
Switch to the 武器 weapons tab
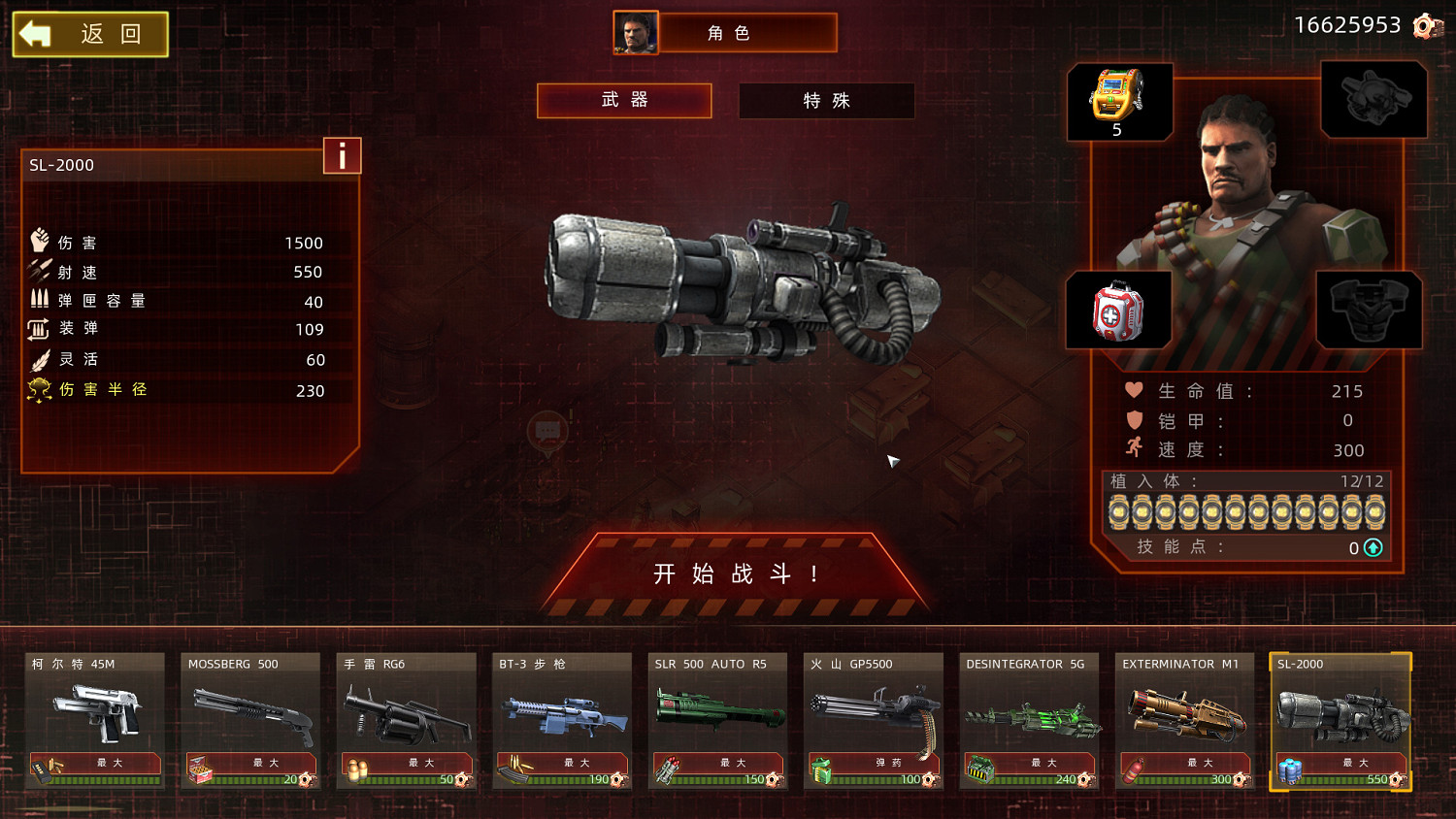[624, 100]
